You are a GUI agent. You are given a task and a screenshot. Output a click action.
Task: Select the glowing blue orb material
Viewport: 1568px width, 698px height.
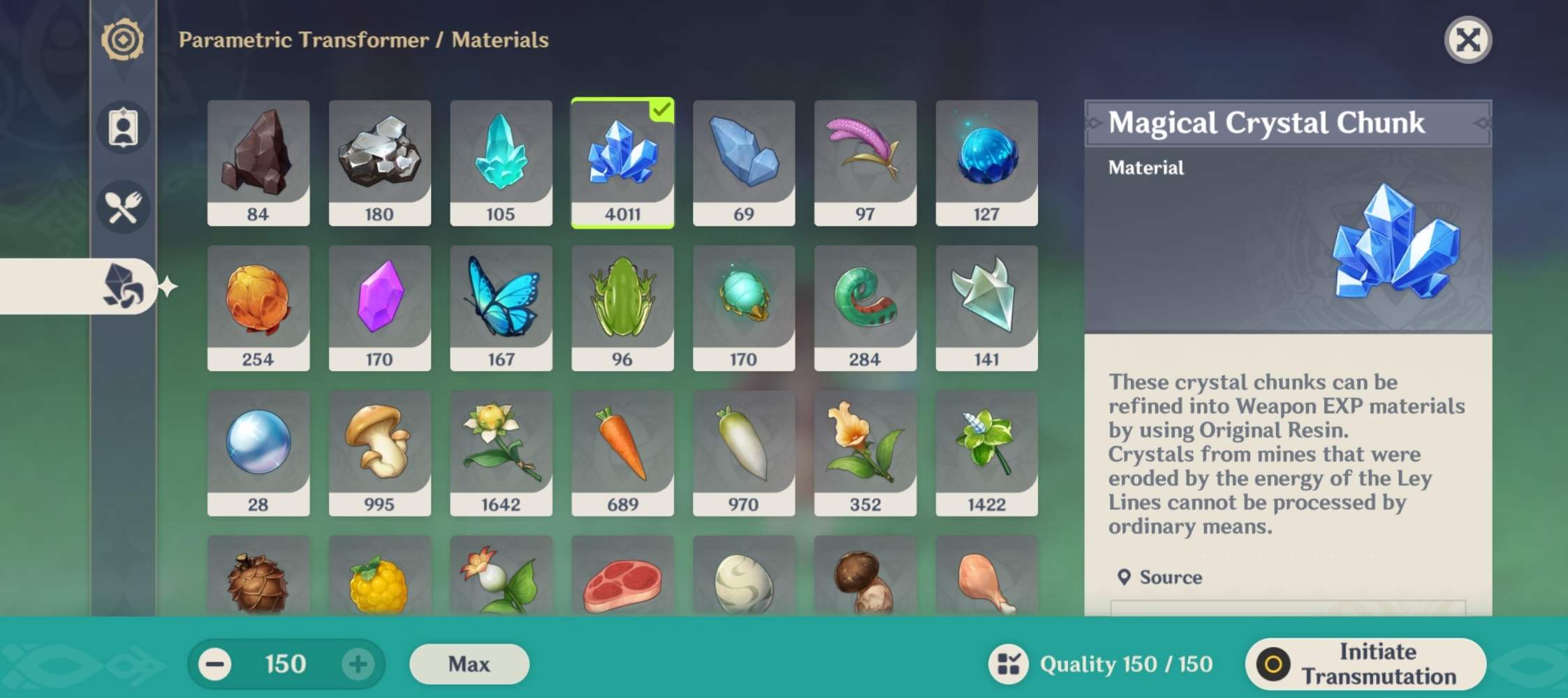[x=986, y=162]
